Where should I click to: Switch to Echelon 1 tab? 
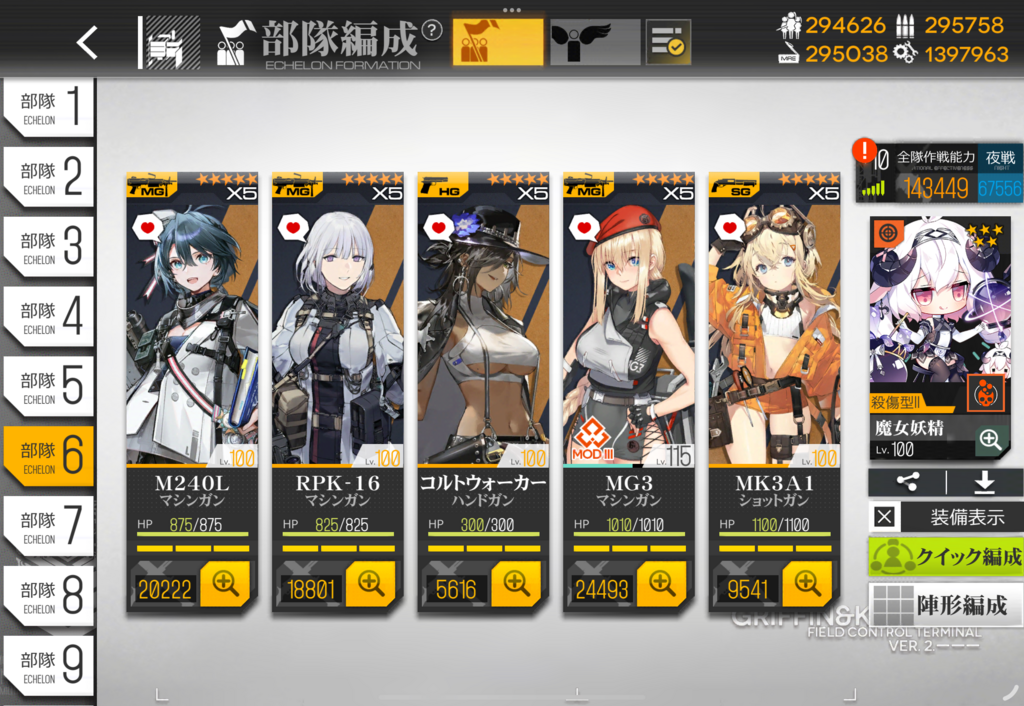tap(48, 107)
